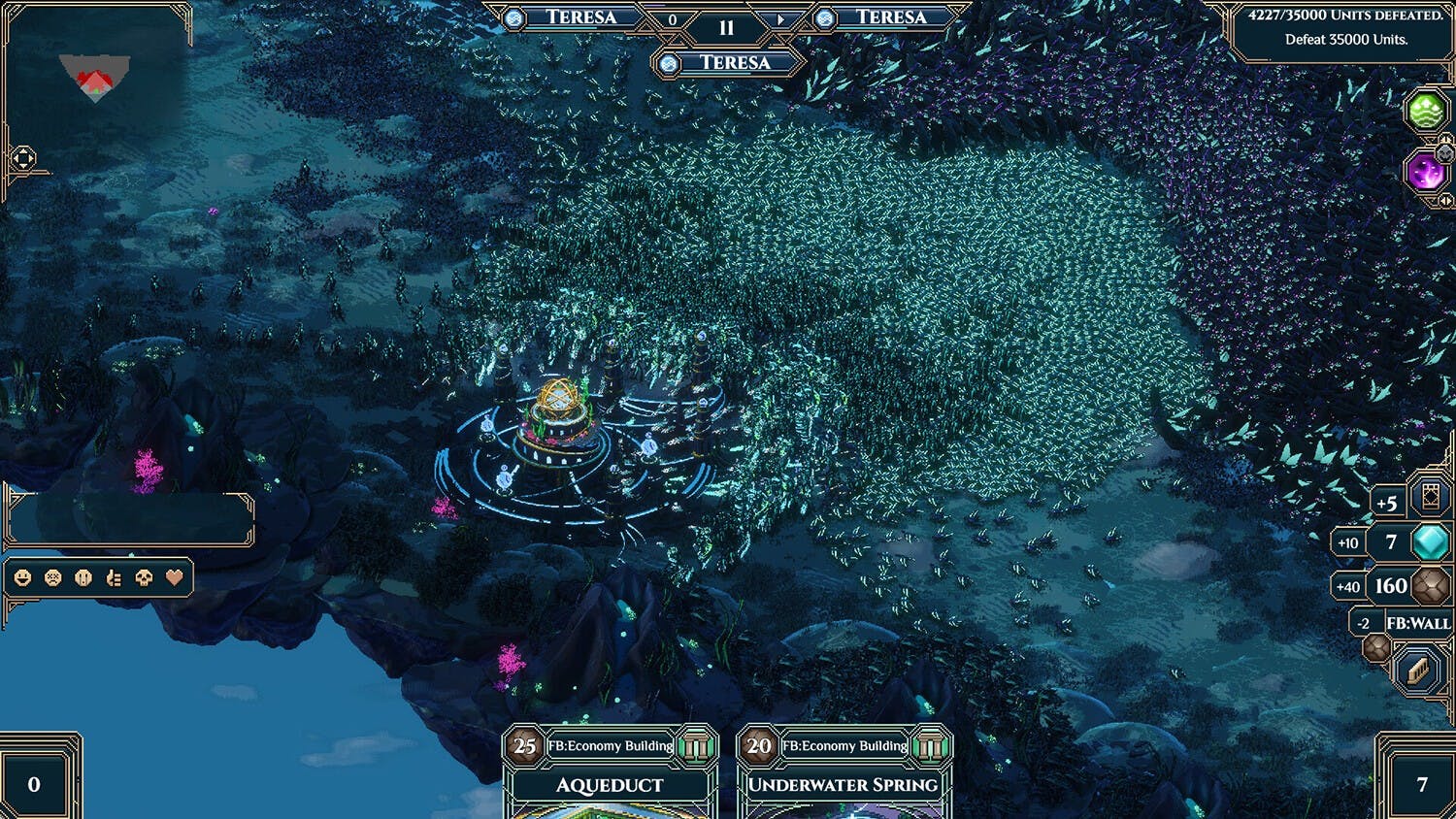Viewport: 1456px width, 819px height.
Task: Build an FB:Wall using the fence icon
Action: coord(1417,670)
